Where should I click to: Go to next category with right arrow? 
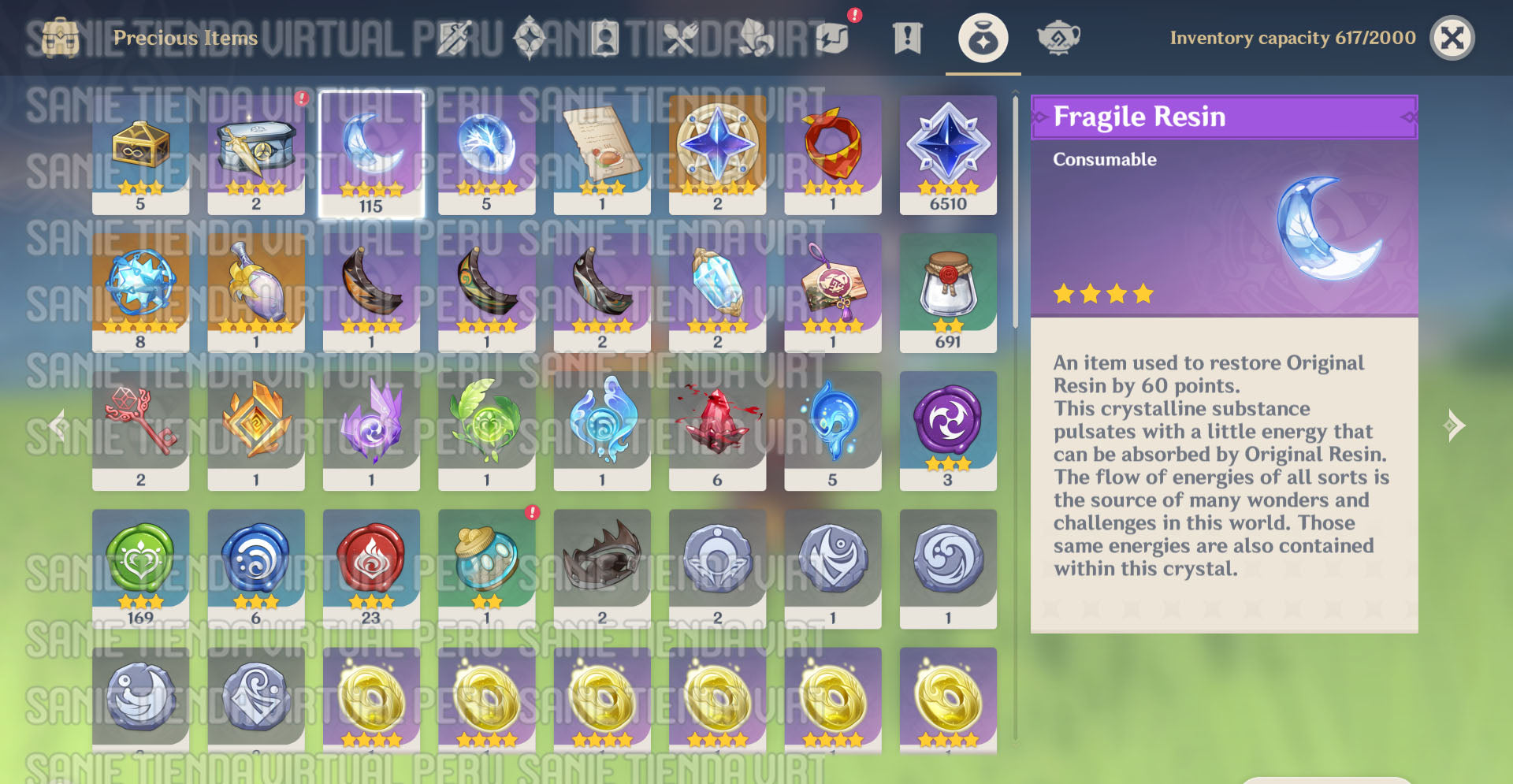coord(1455,425)
